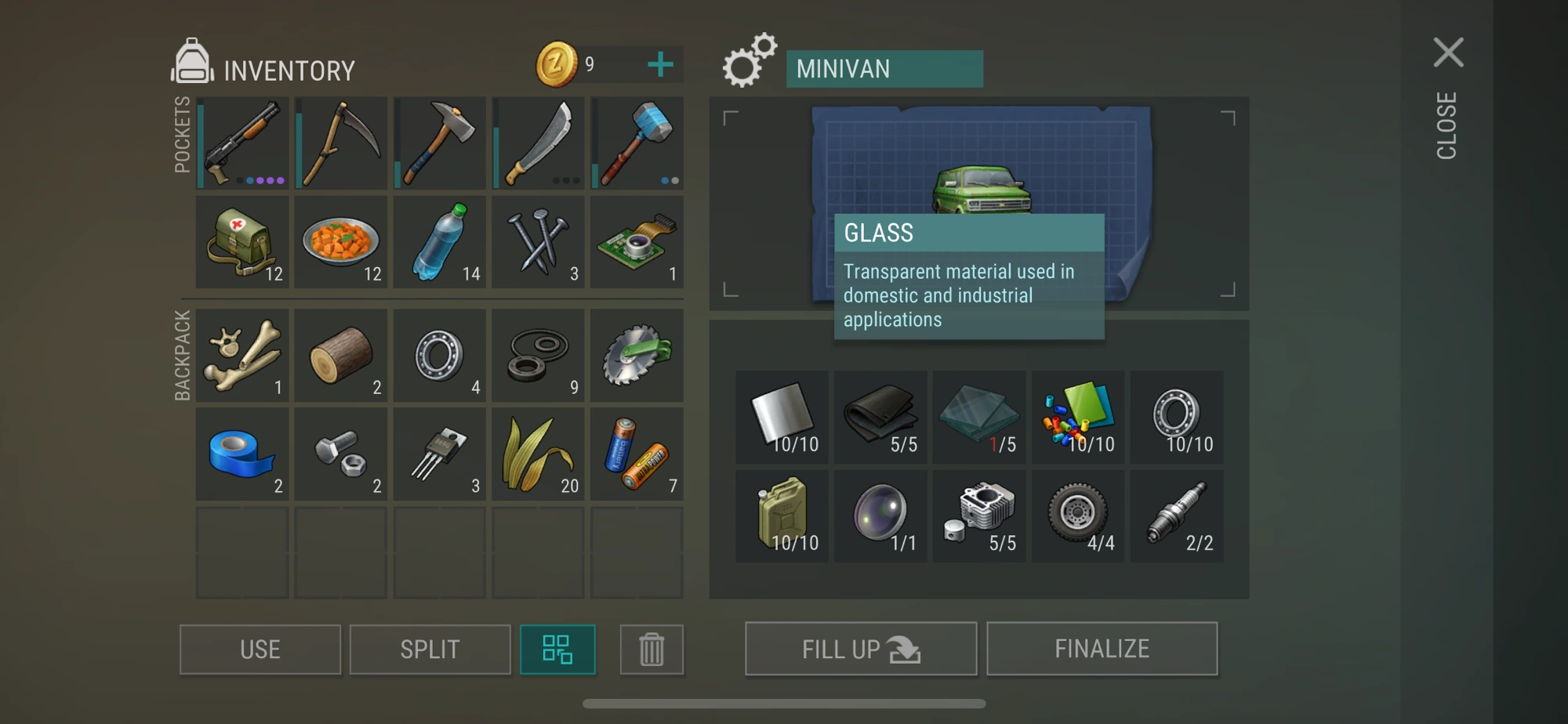
Task: Click the horizontal scrollbar at the bottom
Action: coord(784,704)
